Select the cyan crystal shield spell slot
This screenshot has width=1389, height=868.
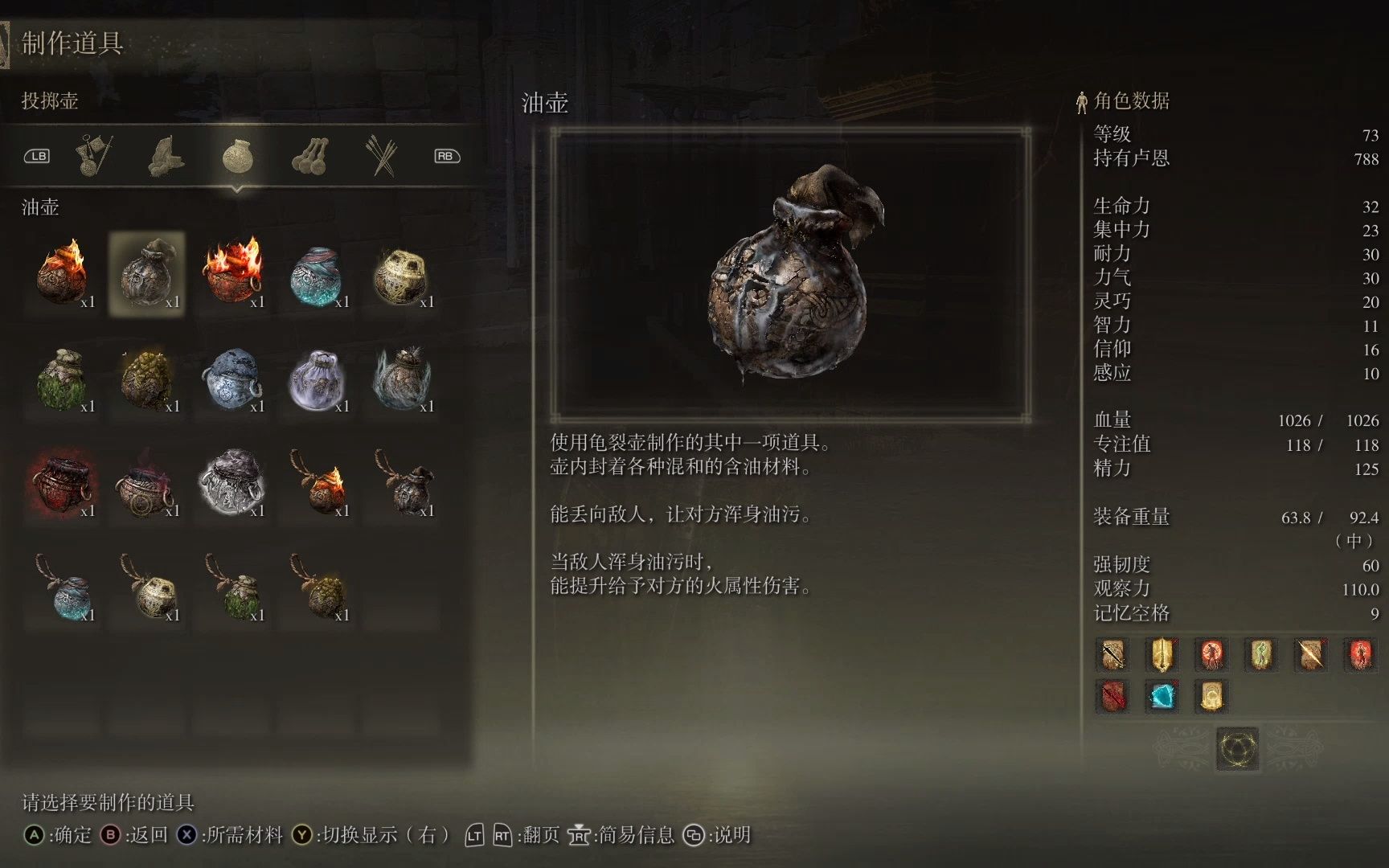(1162, 696)
